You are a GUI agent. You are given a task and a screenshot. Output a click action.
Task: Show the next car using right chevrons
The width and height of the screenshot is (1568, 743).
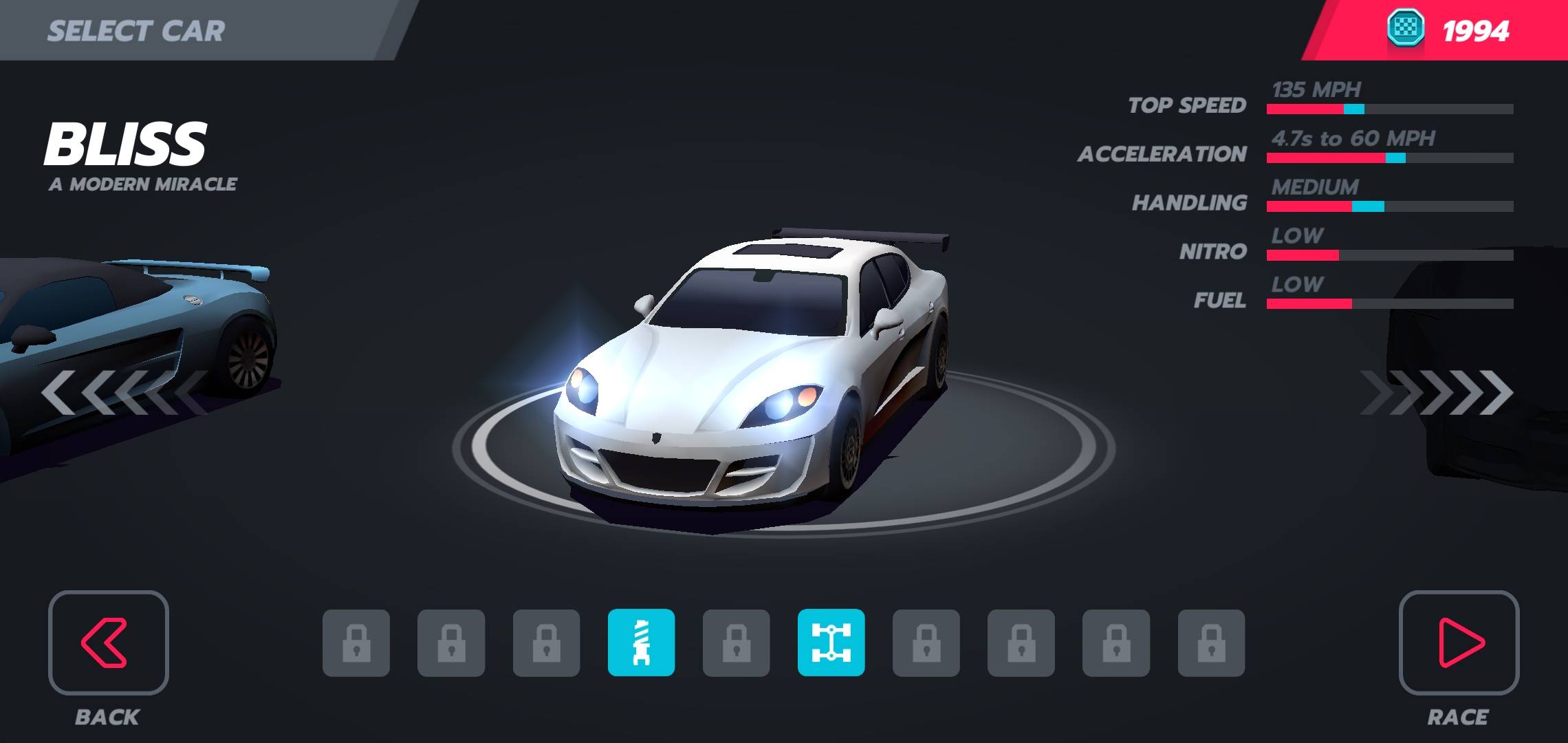(x=1437, y=393)
